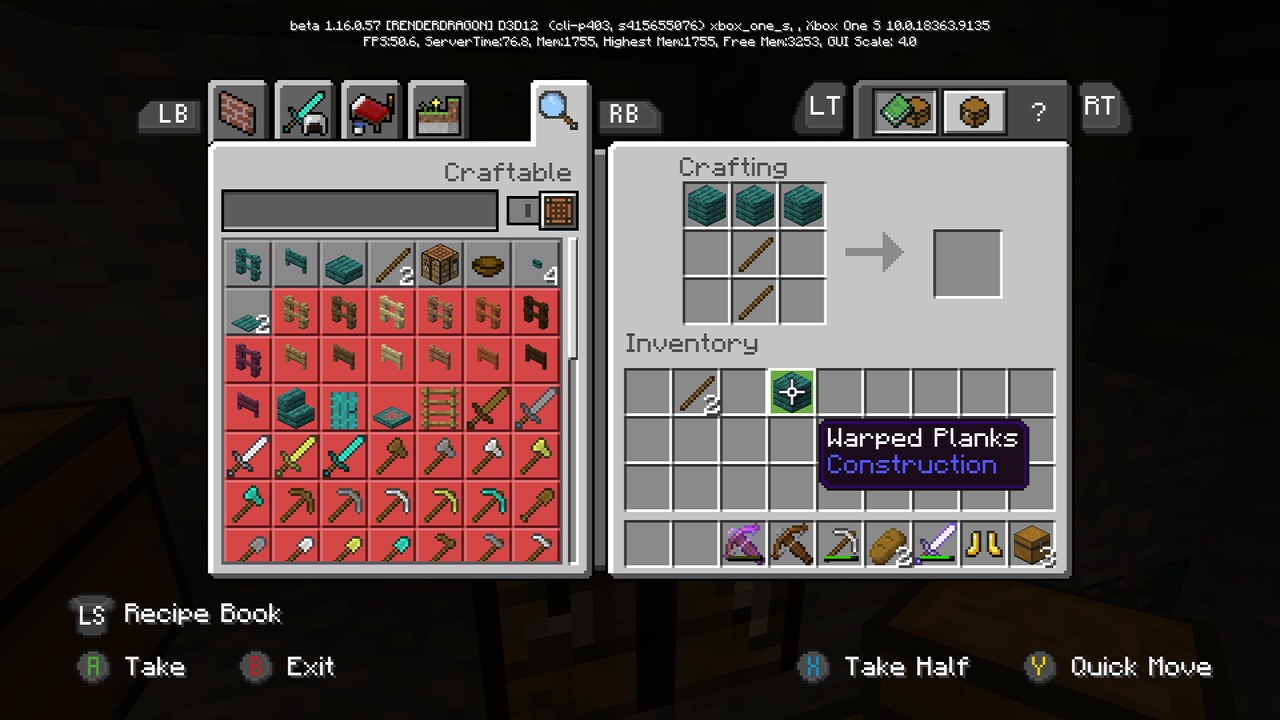The height and width of the screenshot is (720, 1280).
Task: Switch to the Nature tab with grass block
Action: click(438, 112)
